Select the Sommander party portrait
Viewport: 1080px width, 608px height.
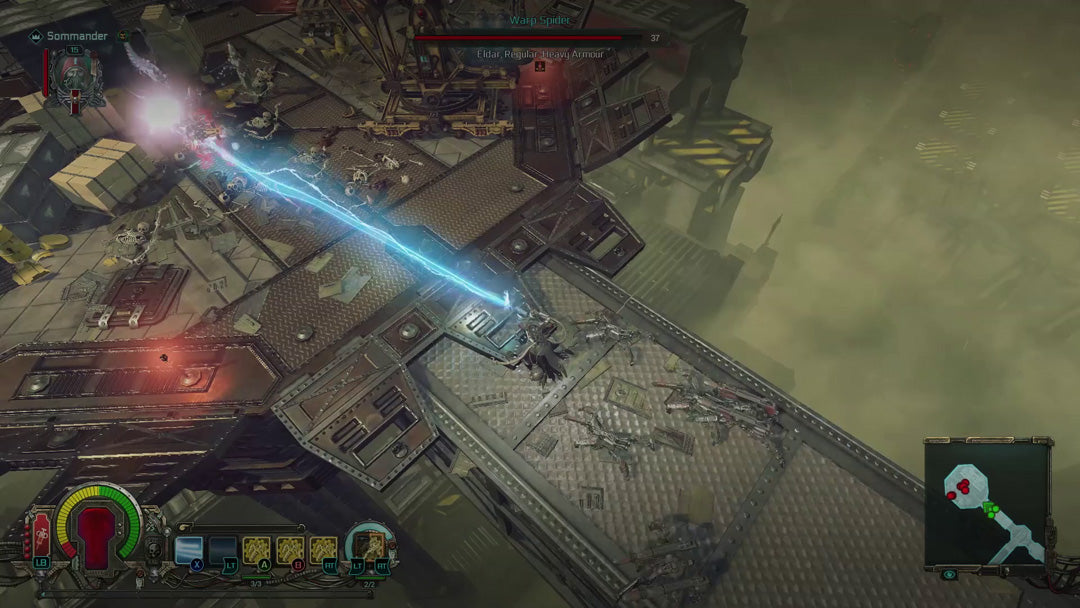74,78
